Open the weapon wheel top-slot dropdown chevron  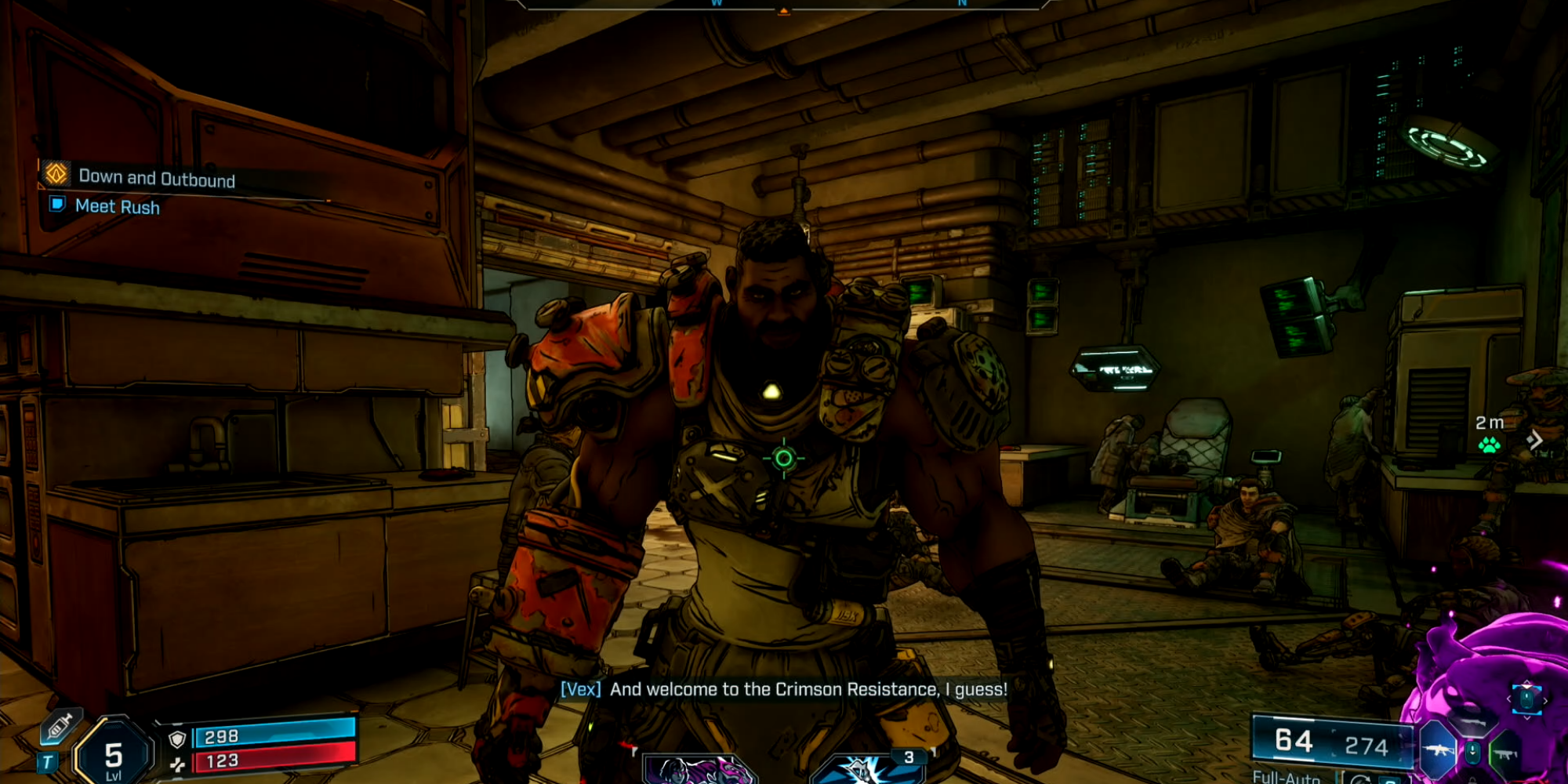click(x=1526, y=716)
